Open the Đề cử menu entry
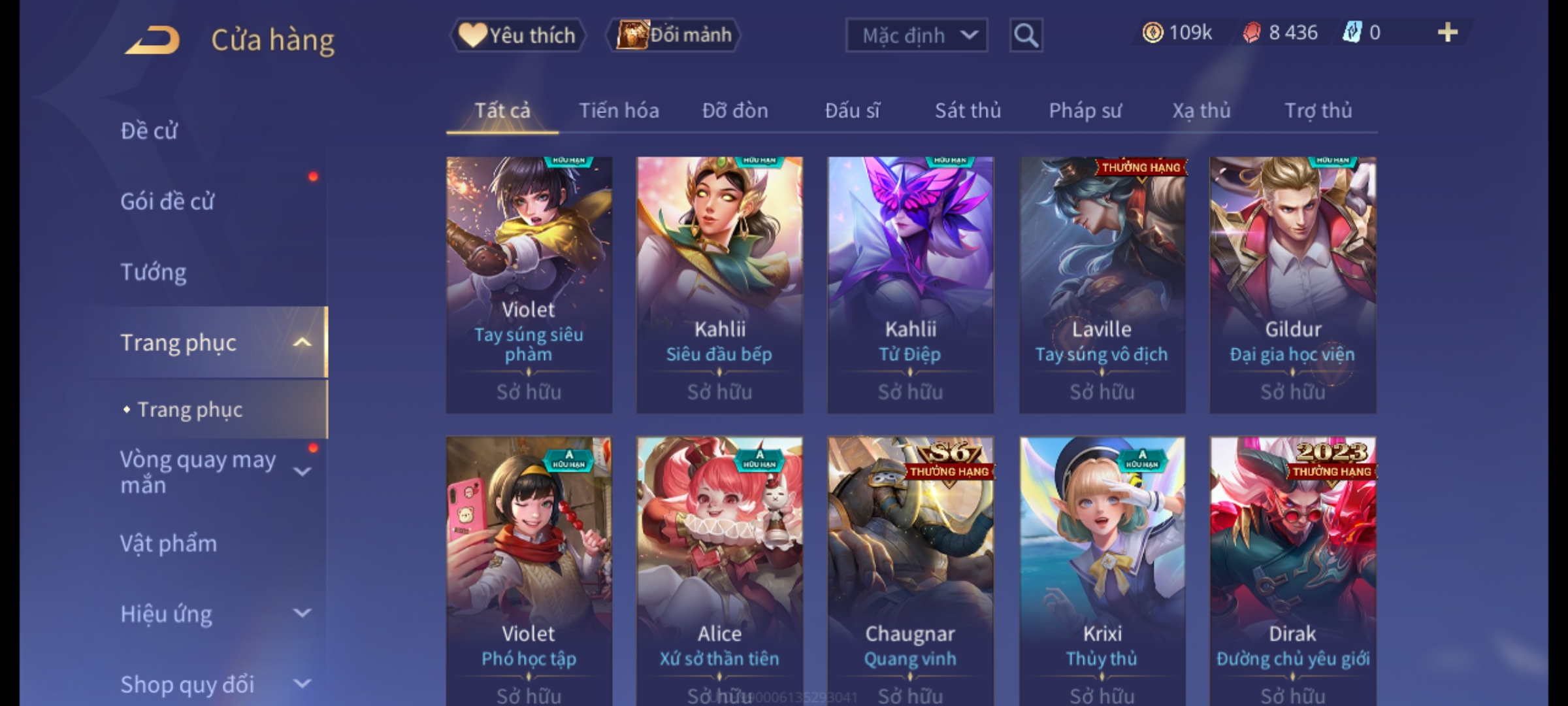The width and height of the screenshot is (1568, 706). click(149, 131)
